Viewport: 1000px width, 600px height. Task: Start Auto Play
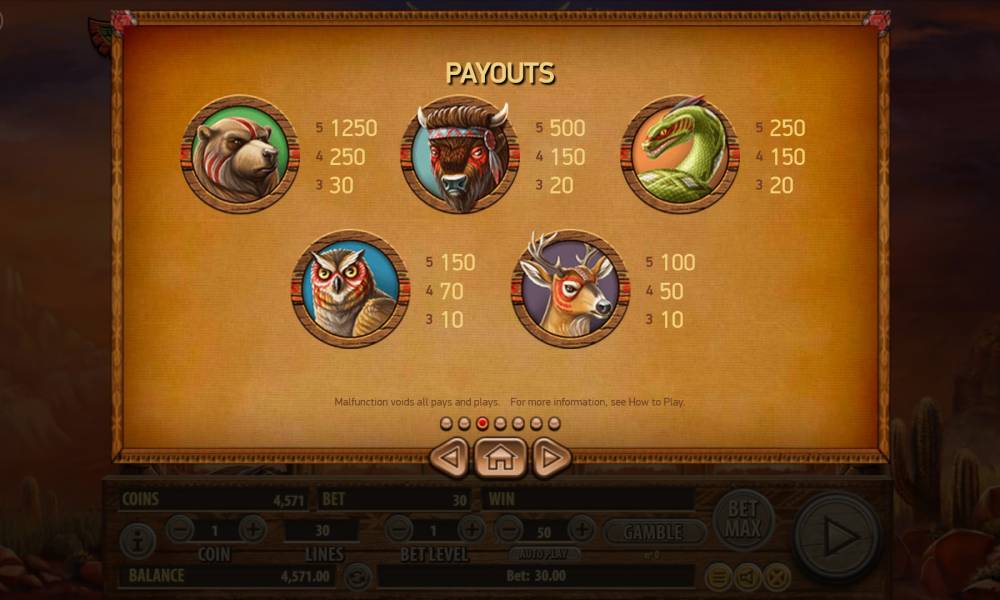pos(544,552)
